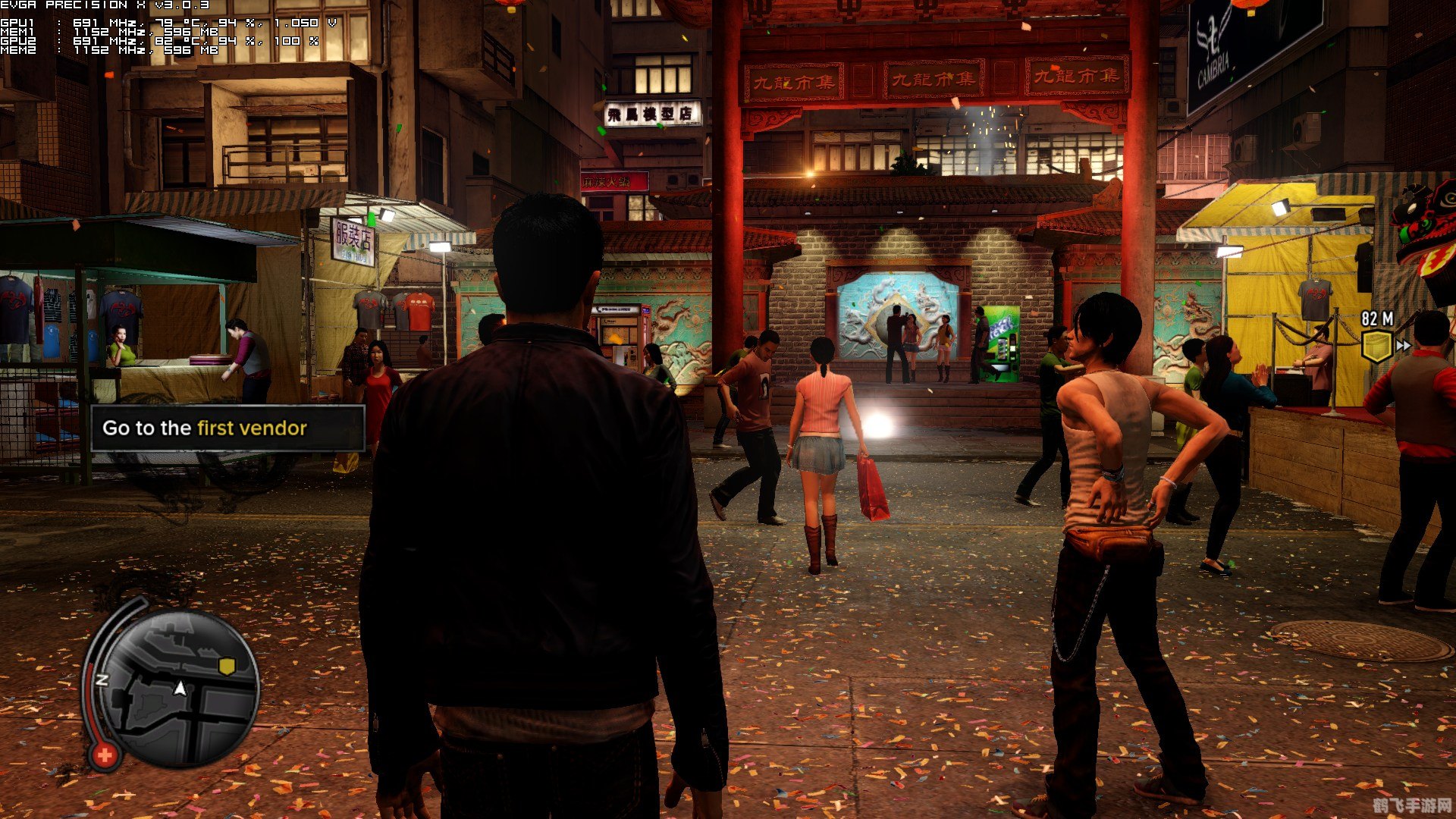The image size is (1456, 819).
Task: Click the white player arrow on minimap
Action: (180, 689)
